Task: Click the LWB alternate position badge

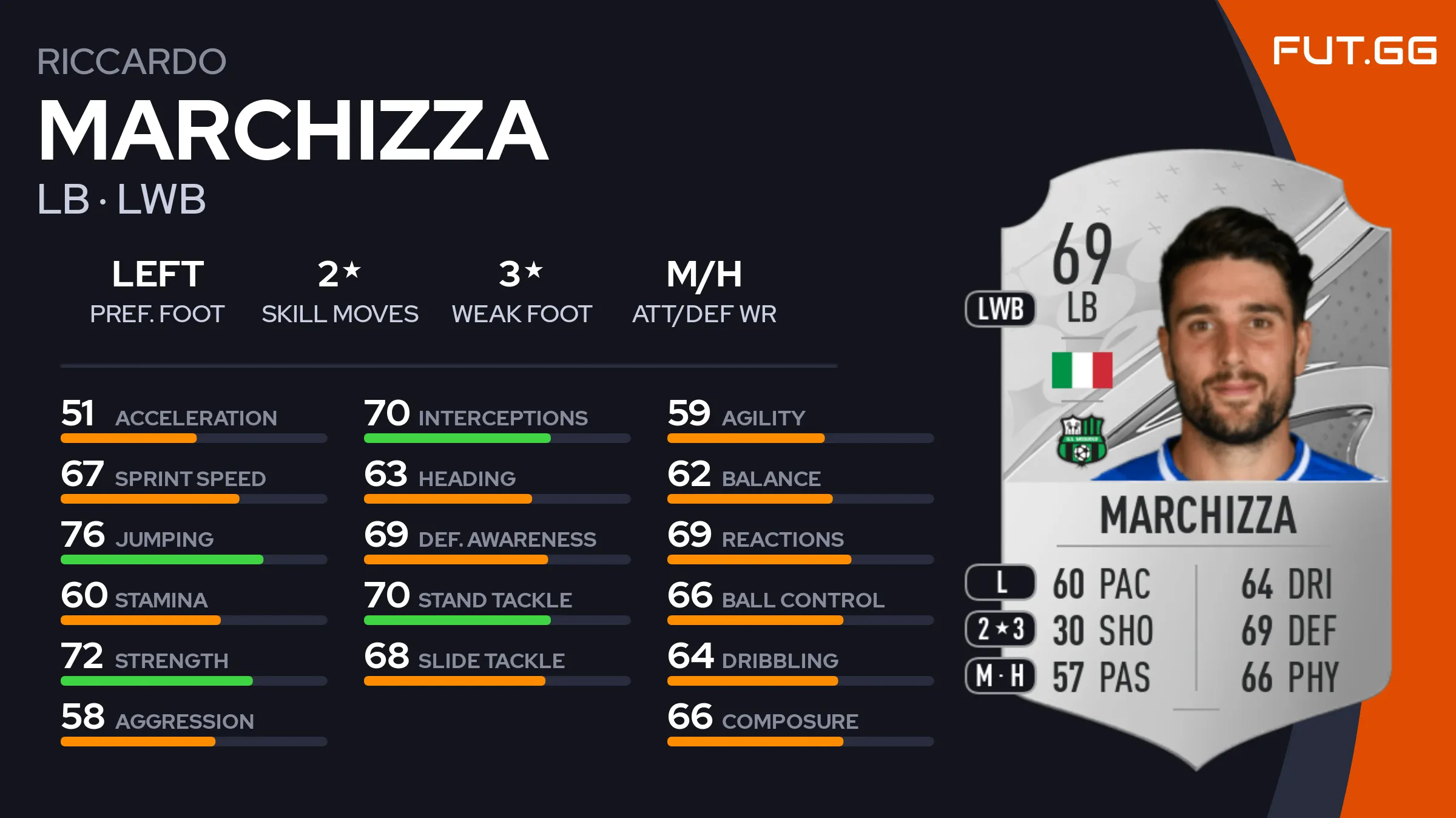Action: click(x=1000, y=309)
